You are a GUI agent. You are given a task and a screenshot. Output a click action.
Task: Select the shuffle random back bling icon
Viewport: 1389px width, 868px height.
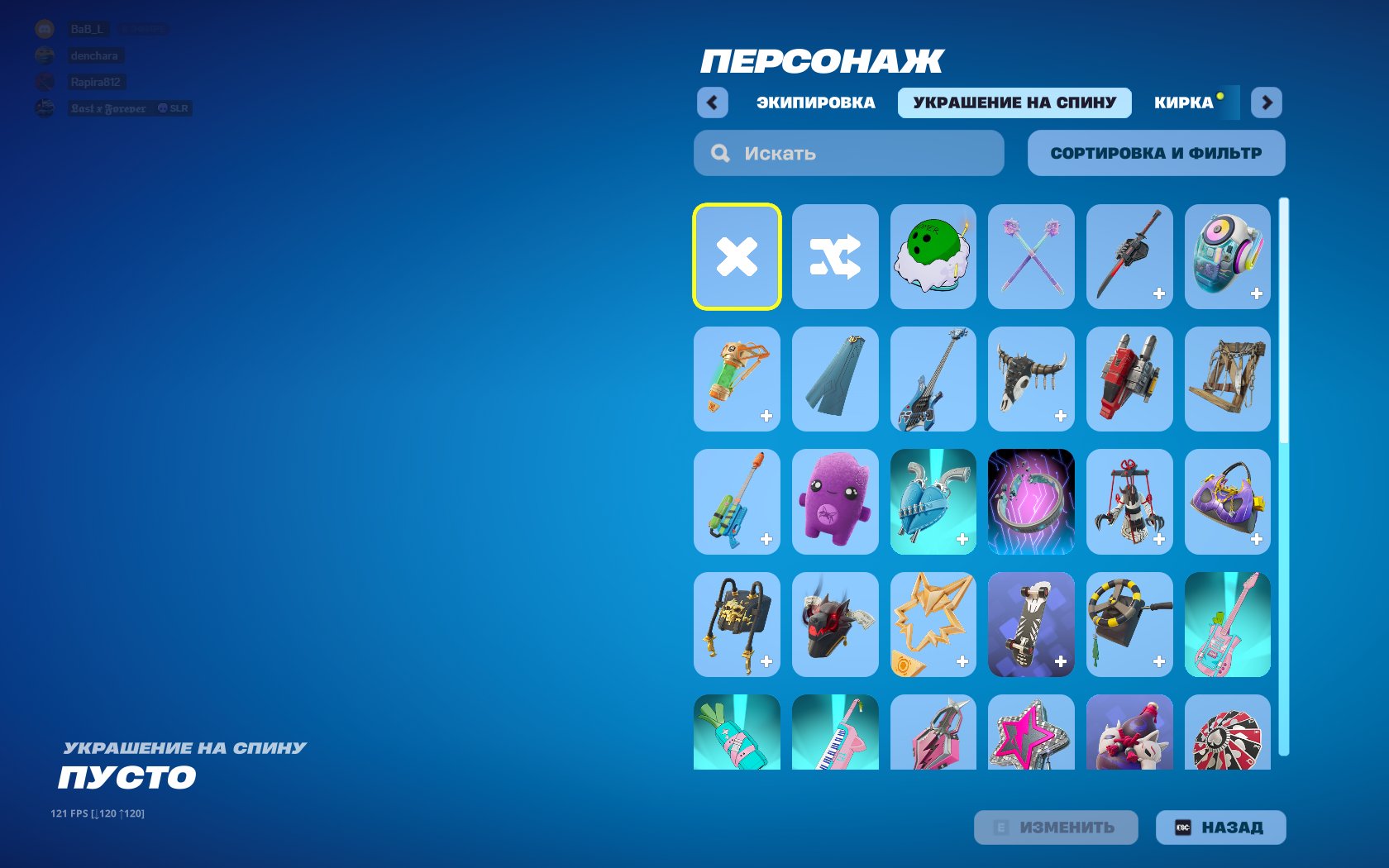coord(835,256)
